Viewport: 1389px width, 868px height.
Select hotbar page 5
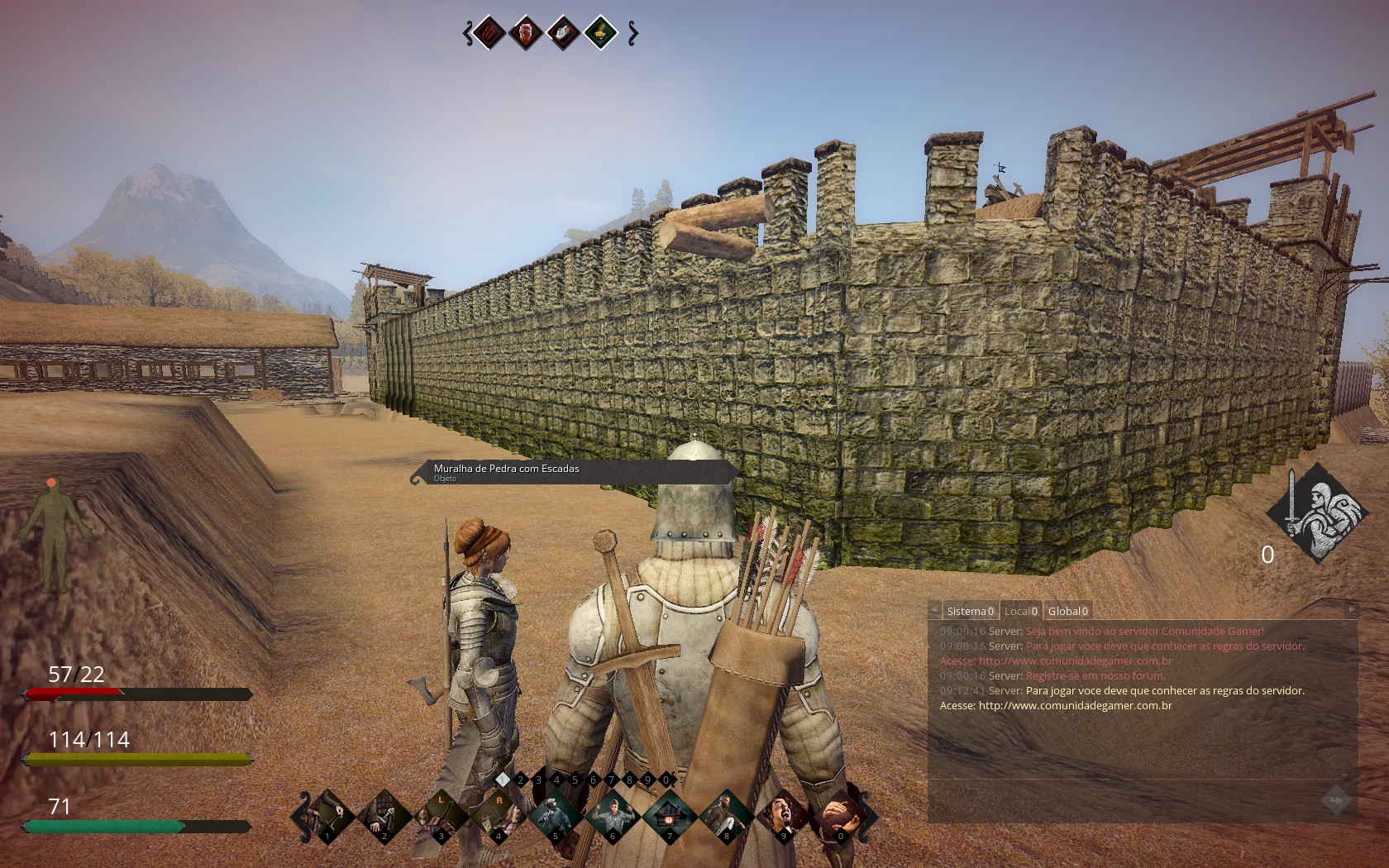tap(575, 780)
